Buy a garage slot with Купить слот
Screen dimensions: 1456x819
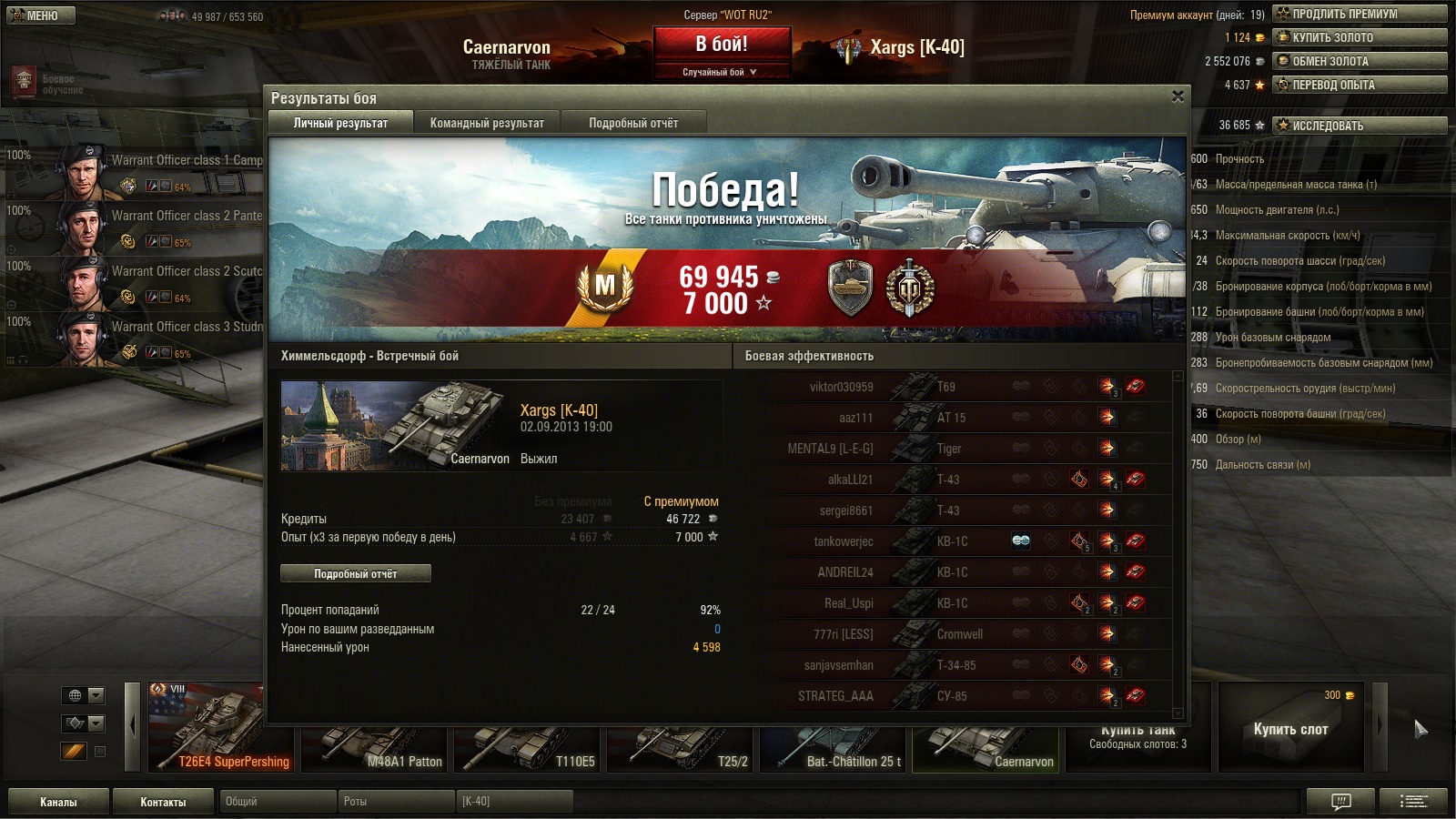(x=1290, y=729)
